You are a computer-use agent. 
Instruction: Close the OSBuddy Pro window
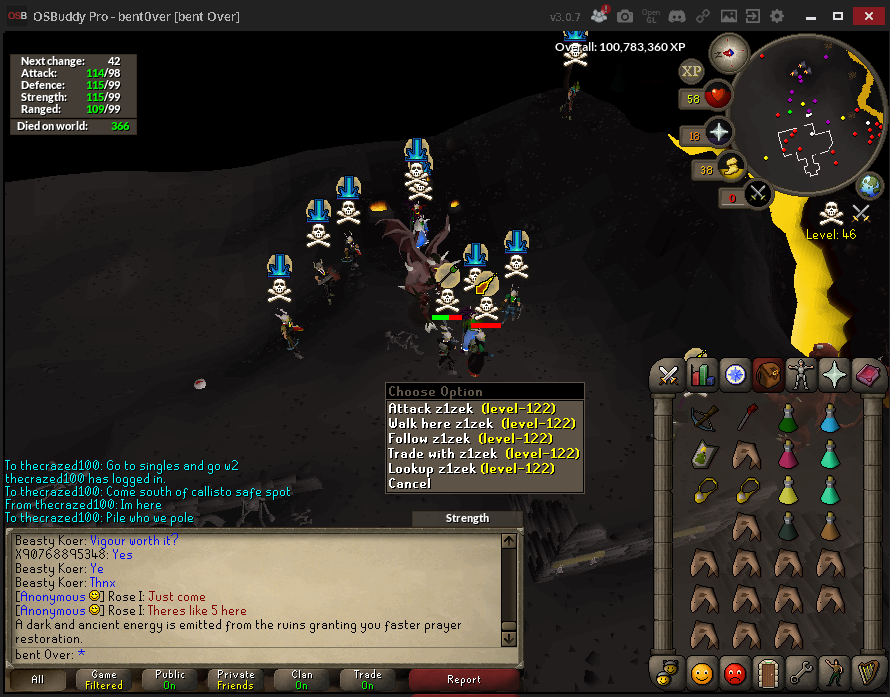[867, 17]
